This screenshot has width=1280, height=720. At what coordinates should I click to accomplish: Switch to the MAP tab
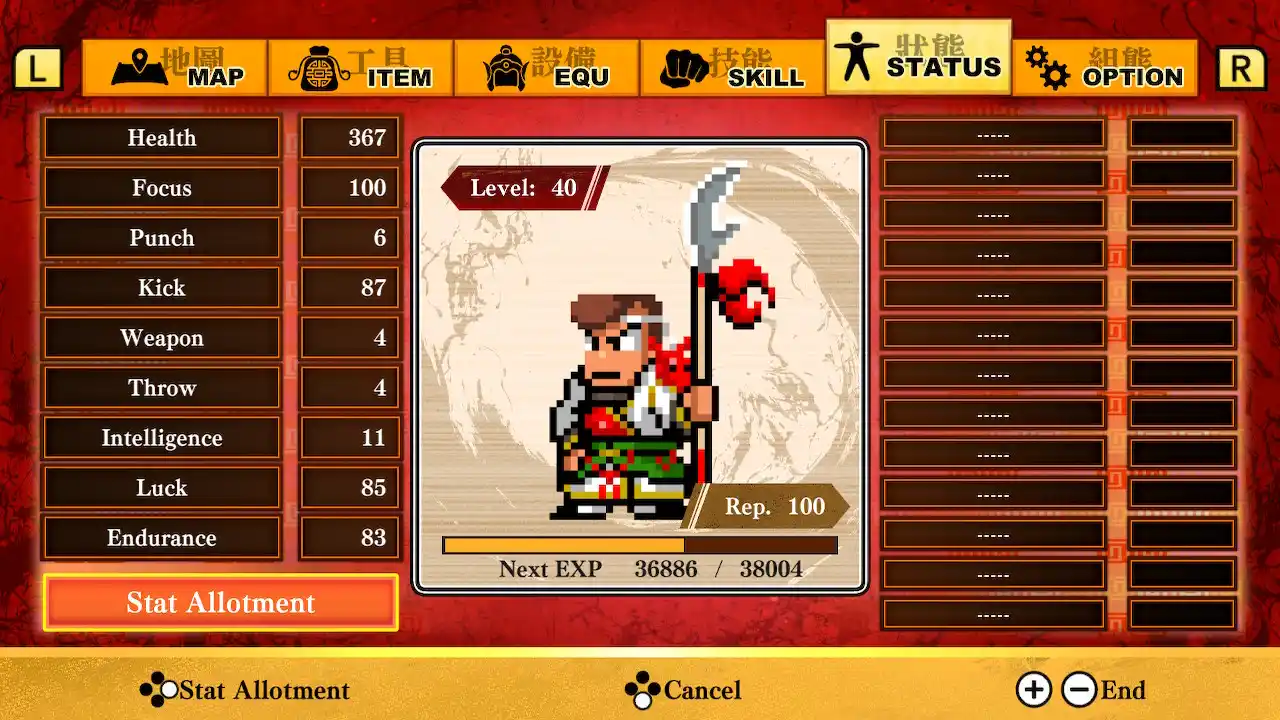pos(176,68)
